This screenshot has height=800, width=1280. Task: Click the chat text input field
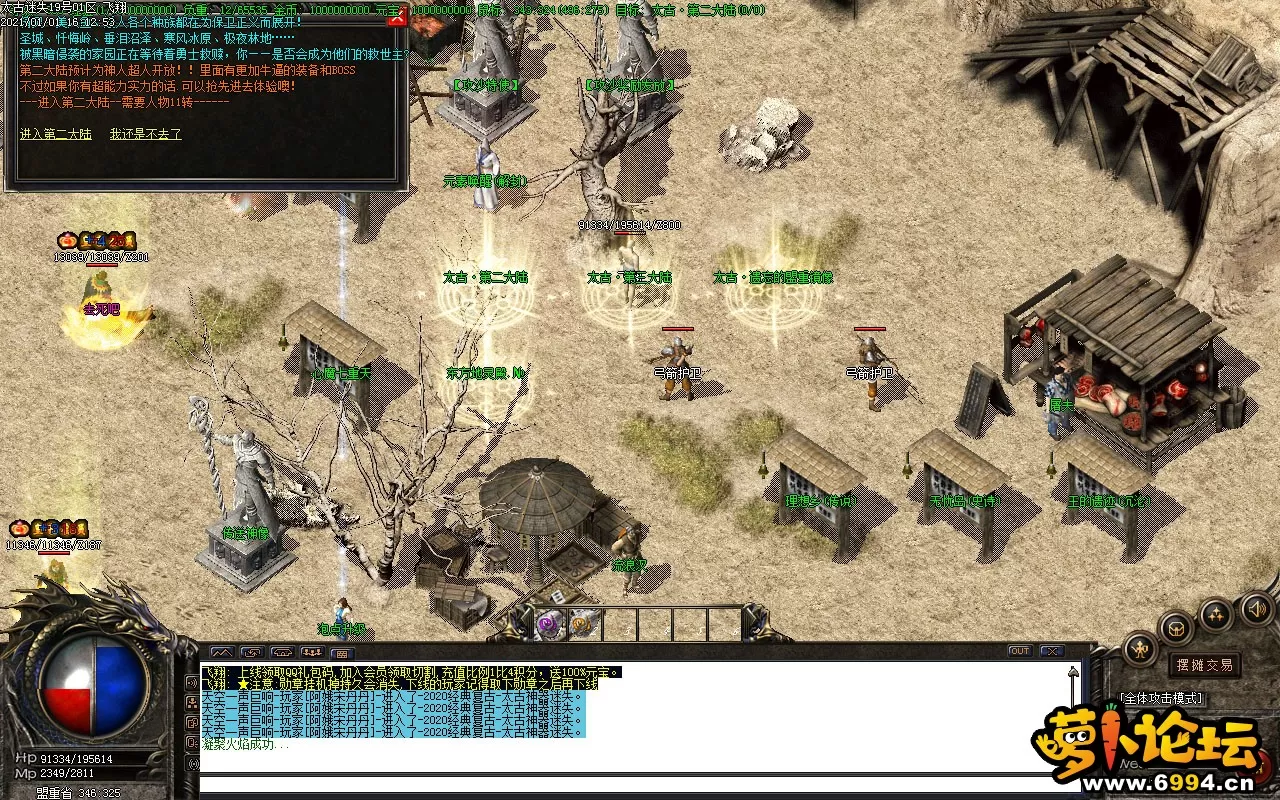[x=630, y=785]
